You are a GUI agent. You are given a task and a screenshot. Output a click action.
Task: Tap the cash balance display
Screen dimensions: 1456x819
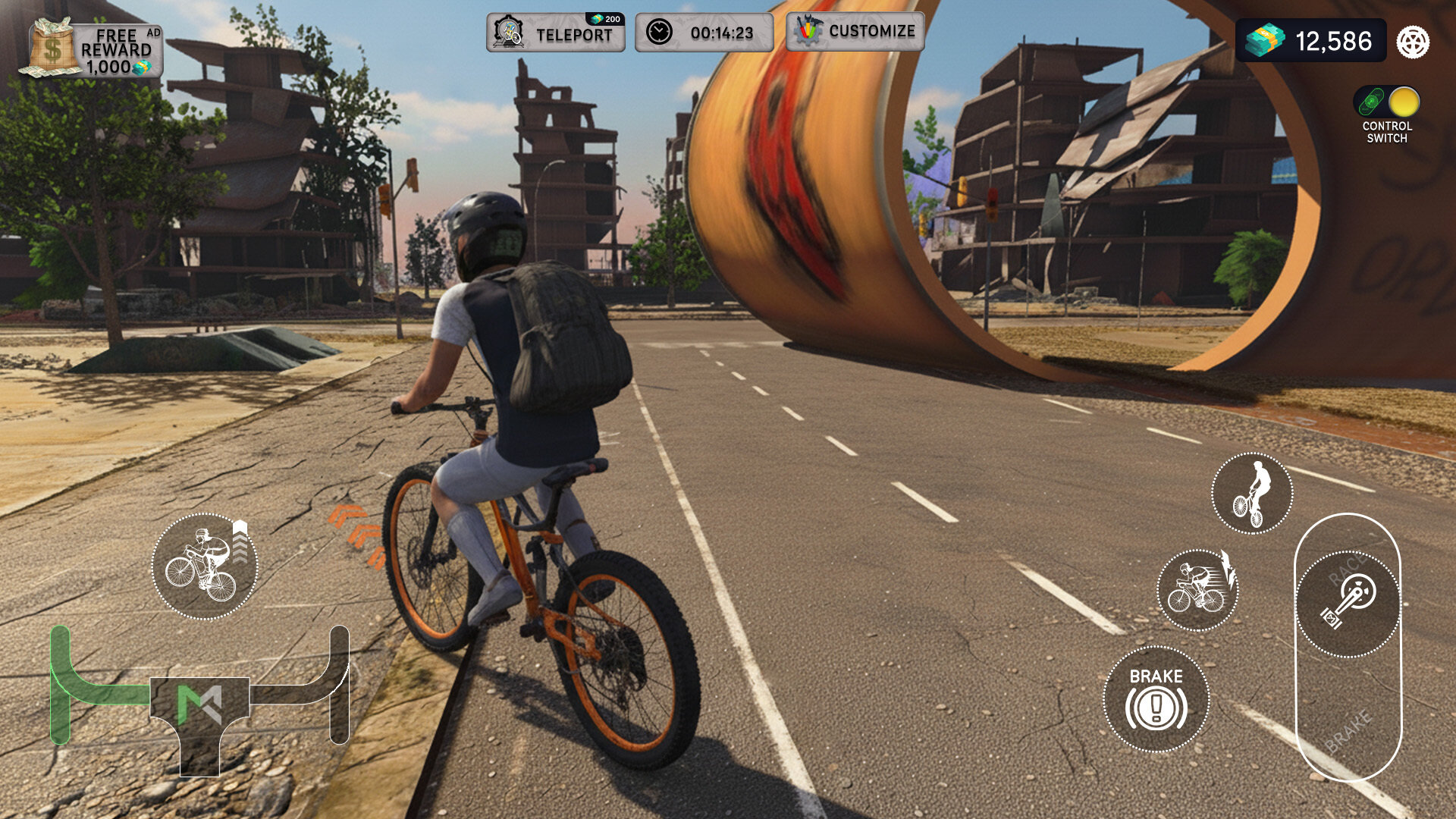[1311, 41]
